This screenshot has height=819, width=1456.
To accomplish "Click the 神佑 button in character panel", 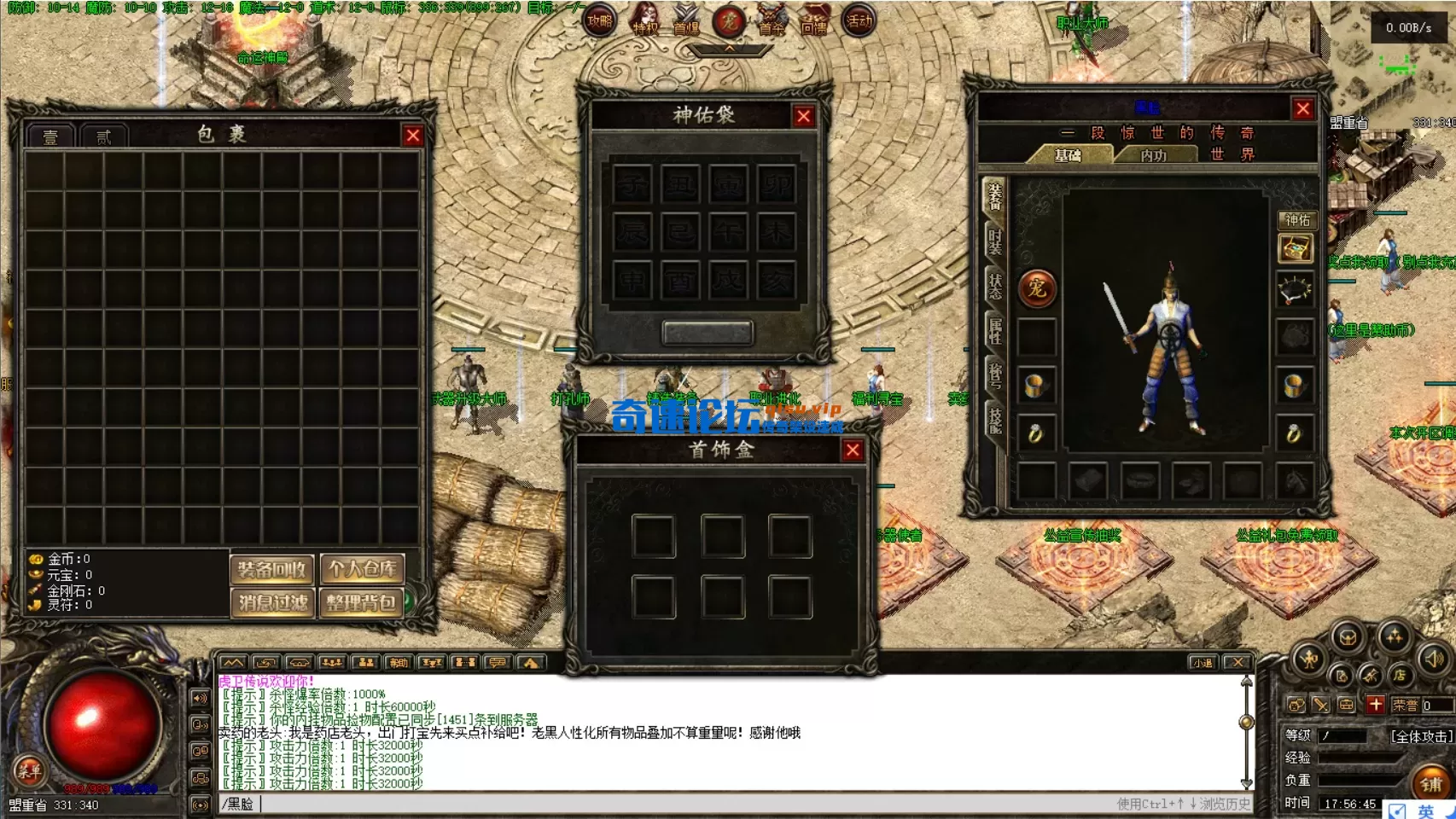I will click(x=1297, y=220).
